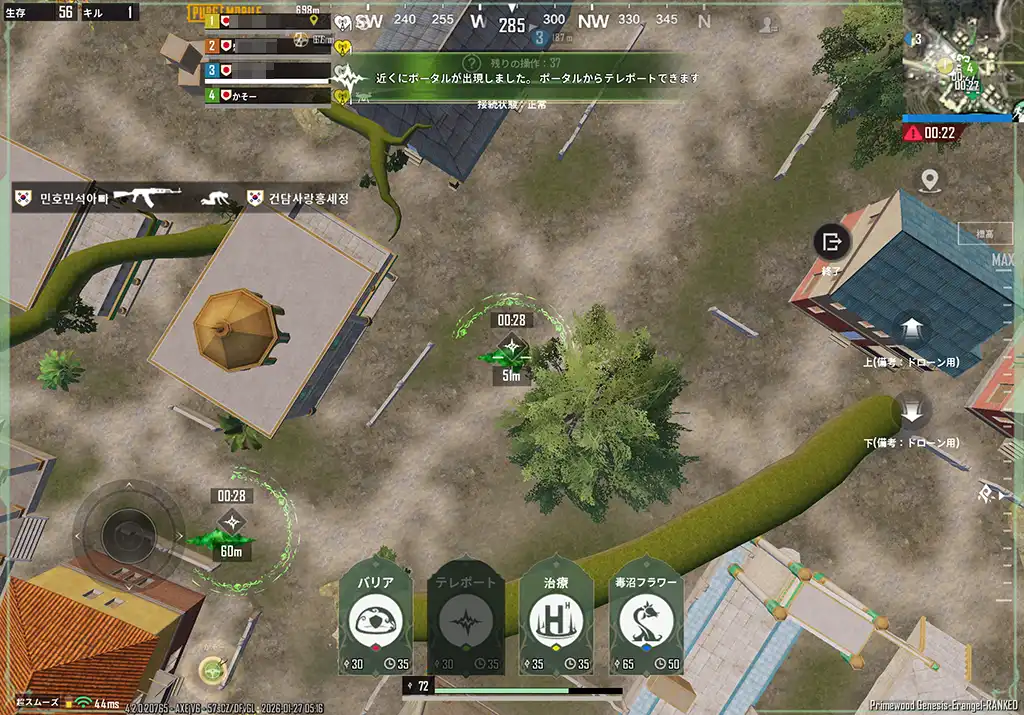Tap the map pin marker button

[x=930, y=180]
